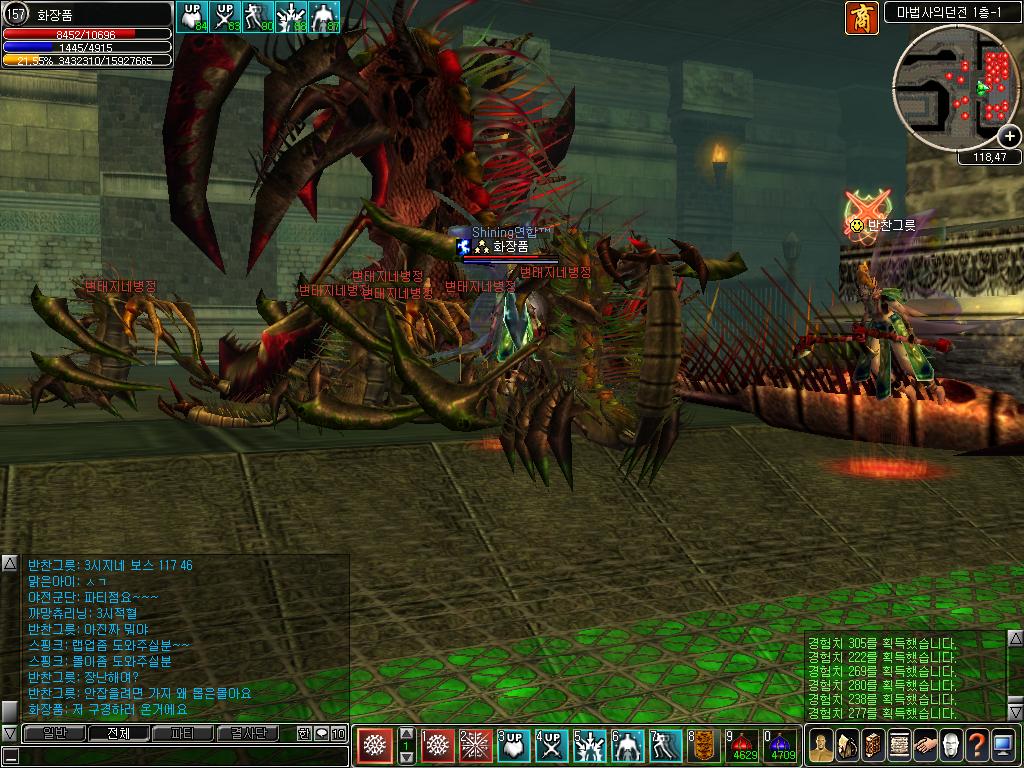
Task: Select the 전체 chat tab
Action: pos(118,733)
